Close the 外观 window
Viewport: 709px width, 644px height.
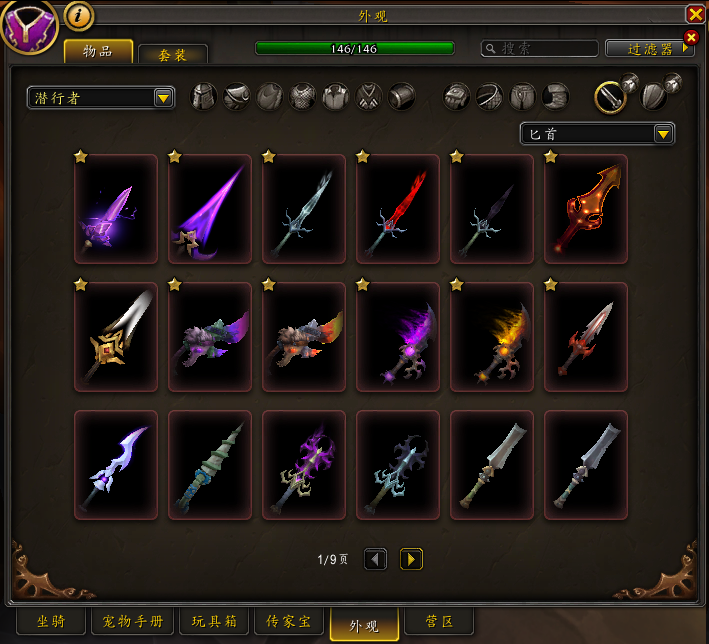(x=695, y=14)
